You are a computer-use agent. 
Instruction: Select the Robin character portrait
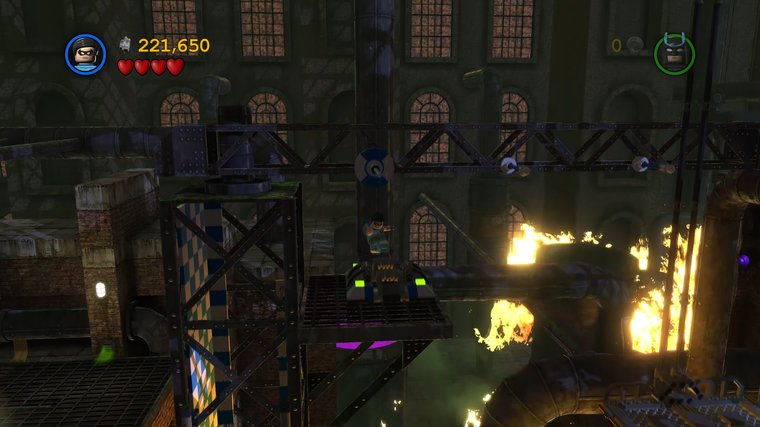tap(85, 54)
